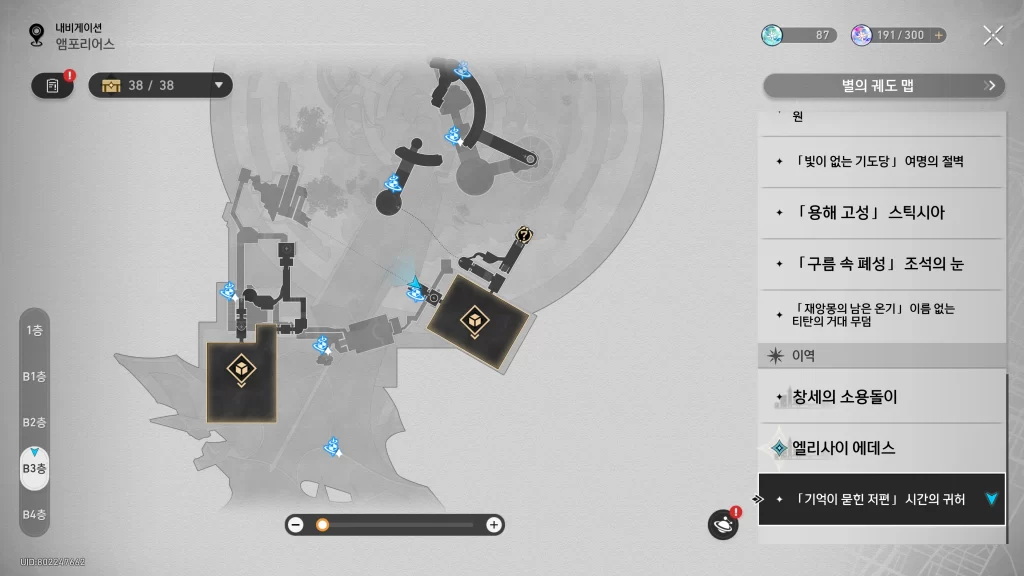The image size is (1024, 576).
Task: Click the planet icon with red alert
Action: point(722,524)
